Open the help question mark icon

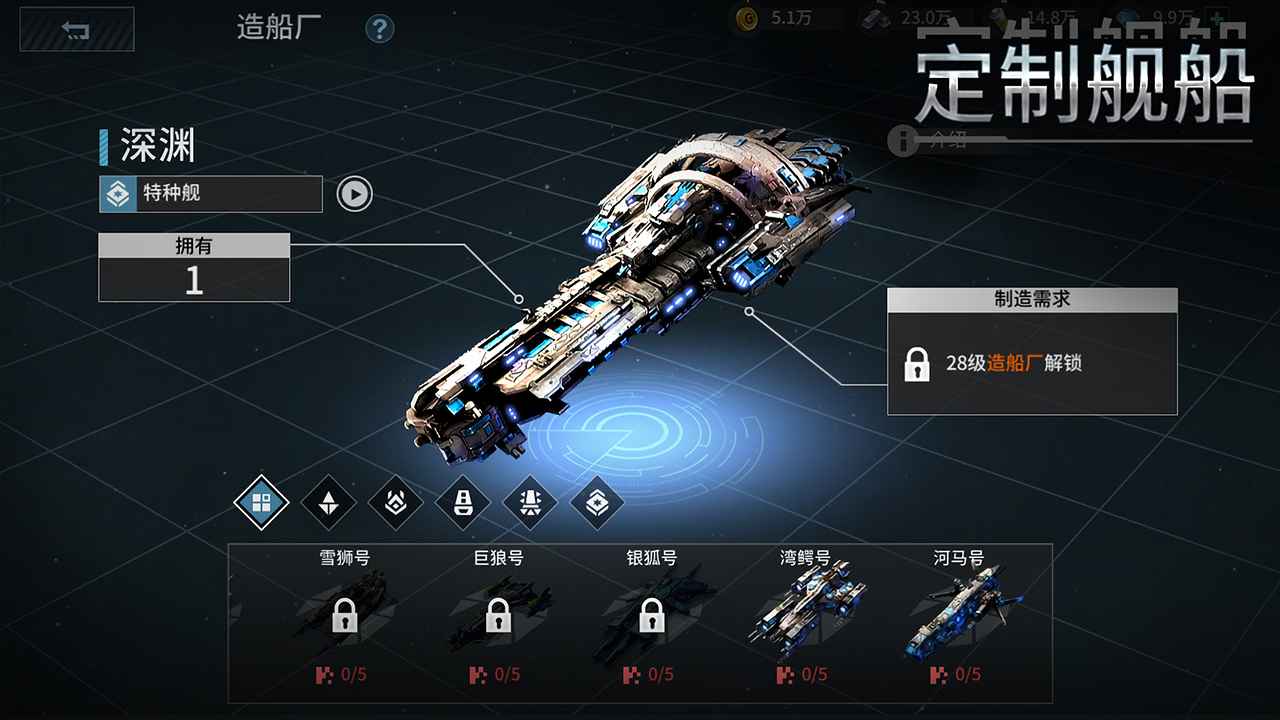coord(378,29)
